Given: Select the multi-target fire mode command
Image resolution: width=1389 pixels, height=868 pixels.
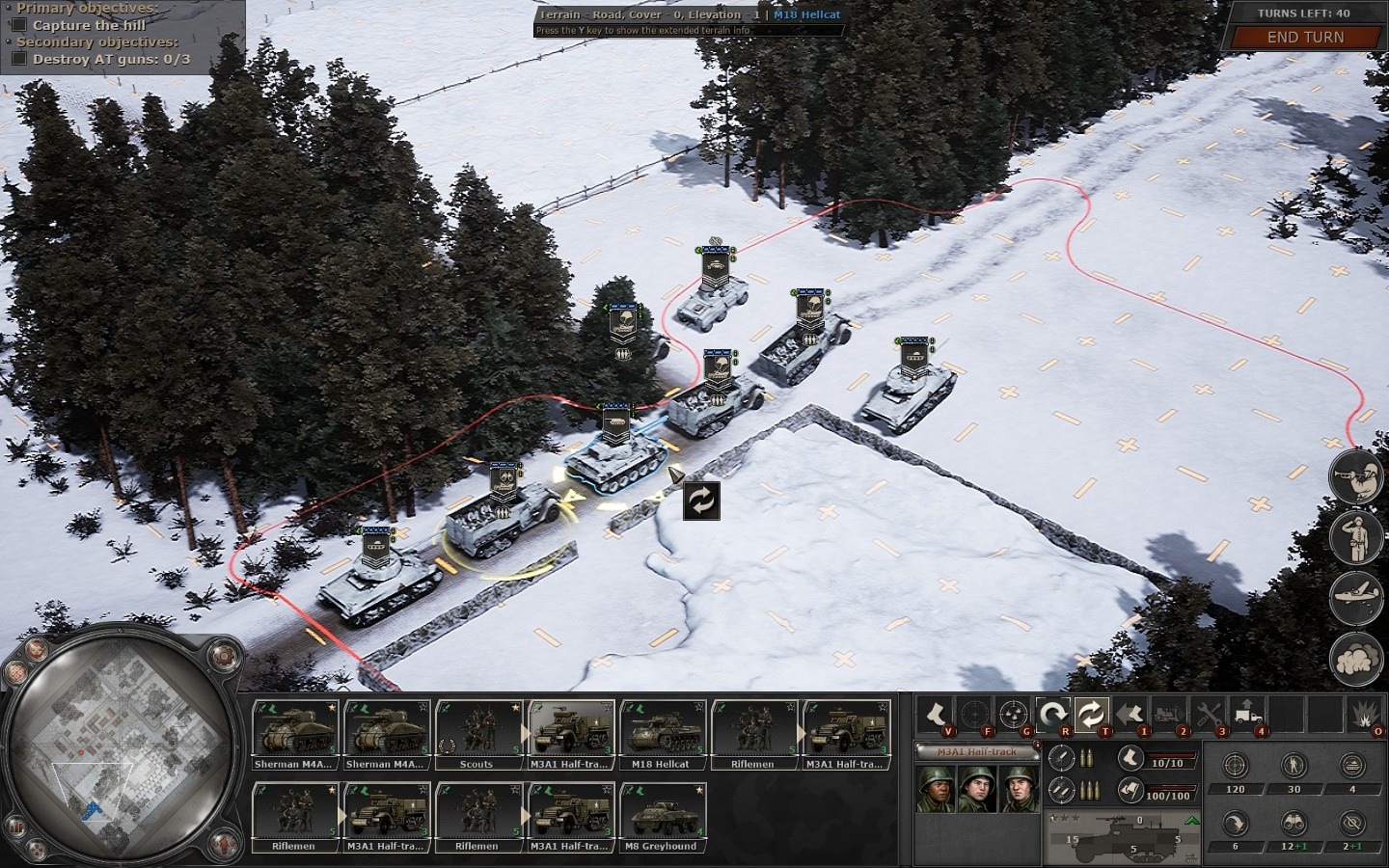Looking at the screenshot, I should click(1013, 714).
